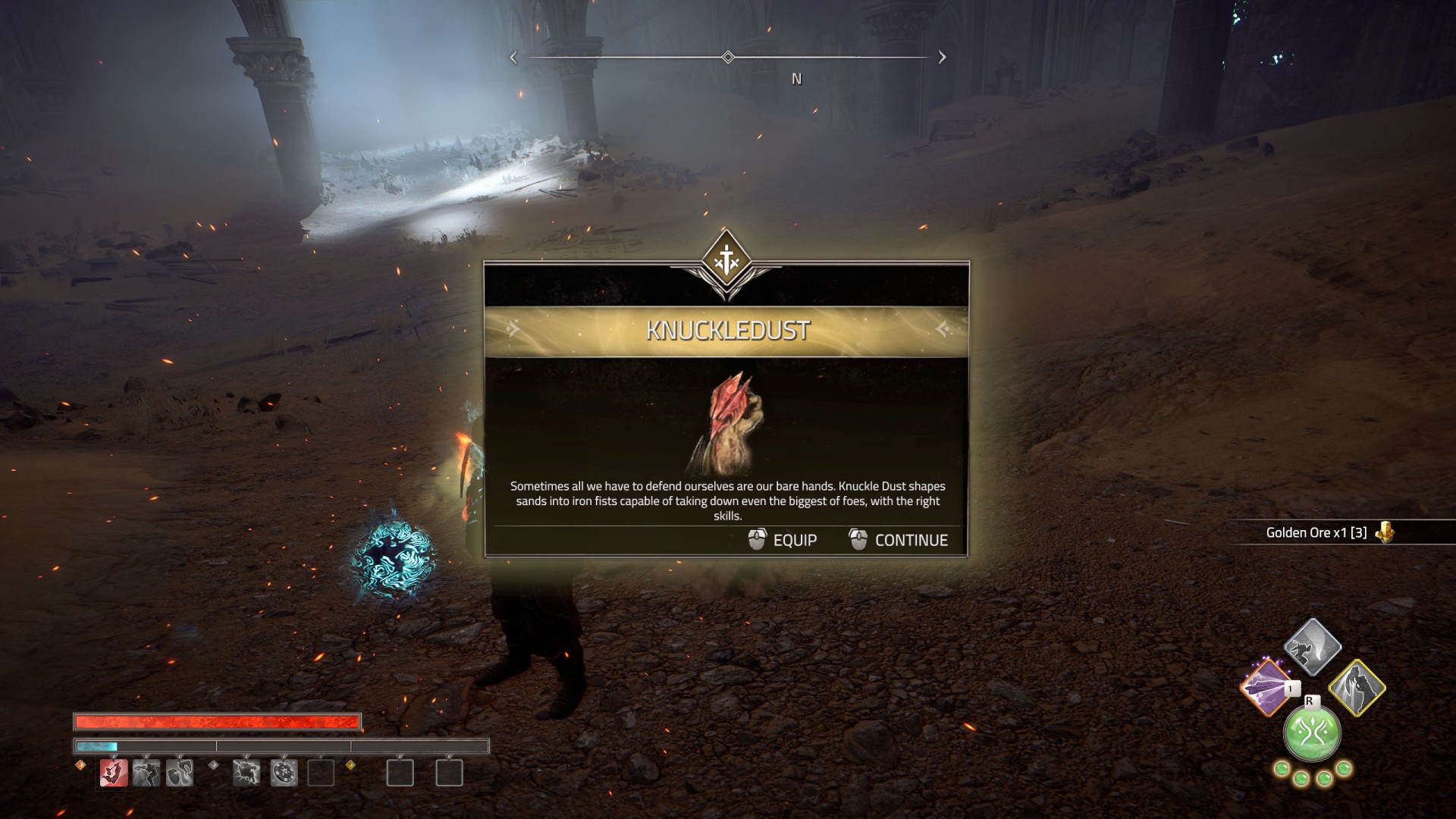Click the compass left arrow
Screen dimensions: 1456x819
(513, 58)
